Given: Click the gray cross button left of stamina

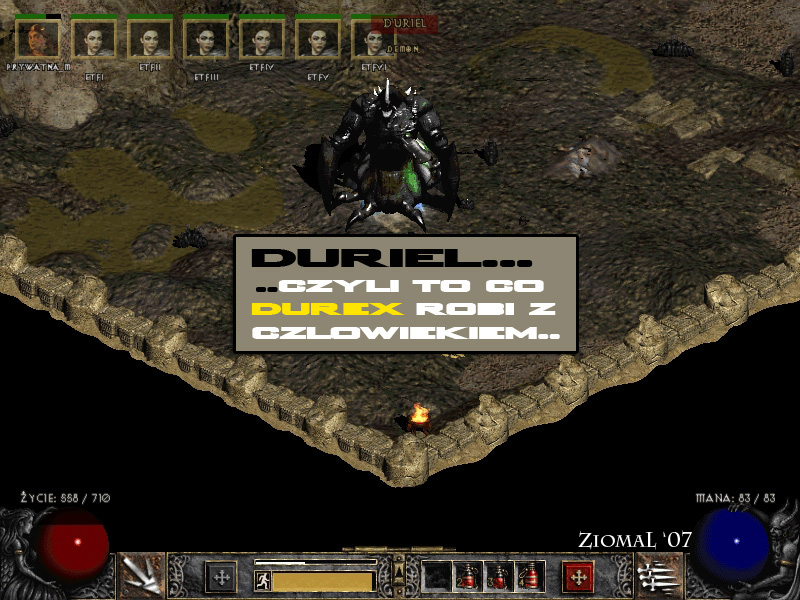Looking at the screenshot, I should 220,577.
